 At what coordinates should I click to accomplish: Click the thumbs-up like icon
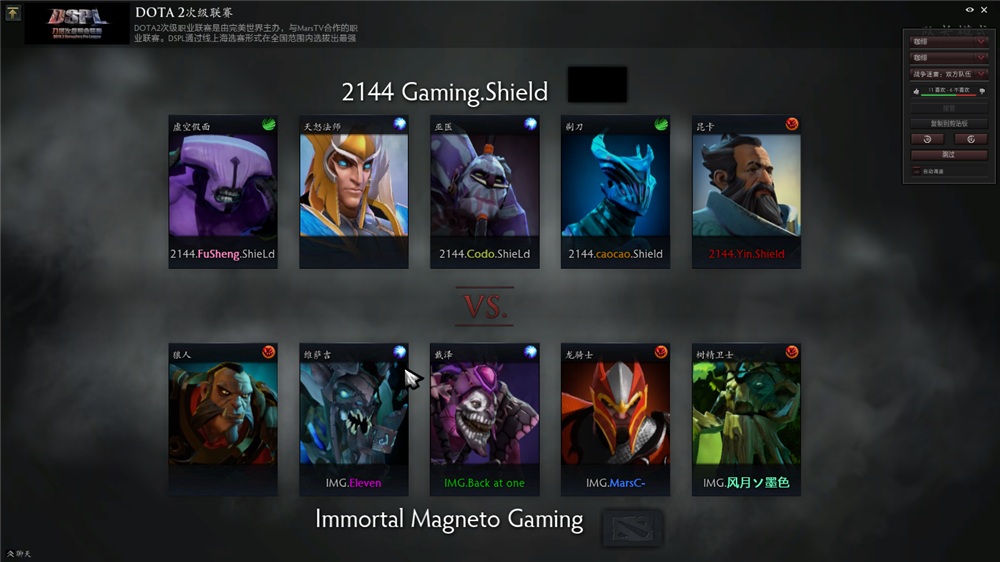[x=916, y=91]
